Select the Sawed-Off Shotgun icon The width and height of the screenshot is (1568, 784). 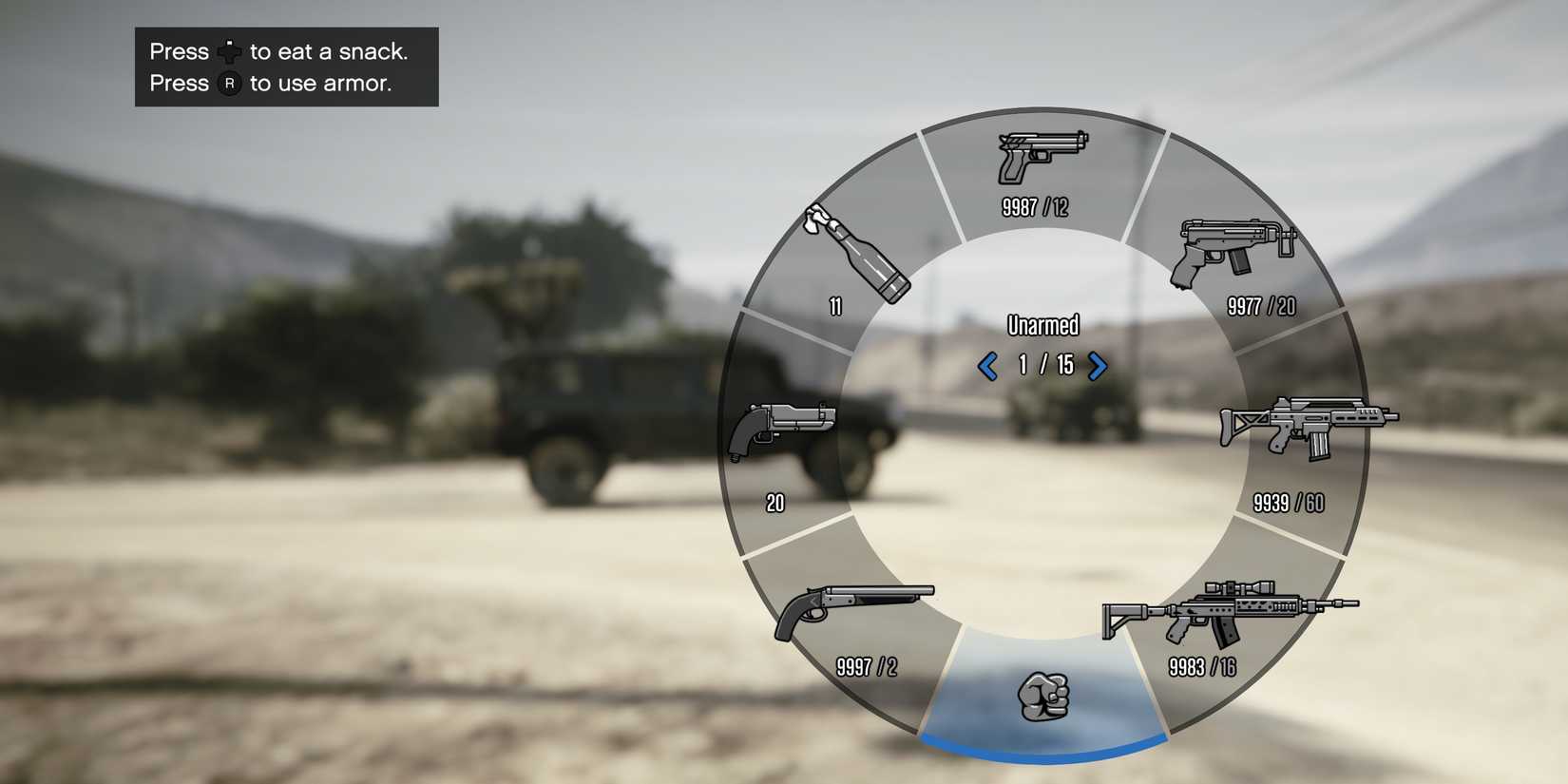[x=855, y=608]
